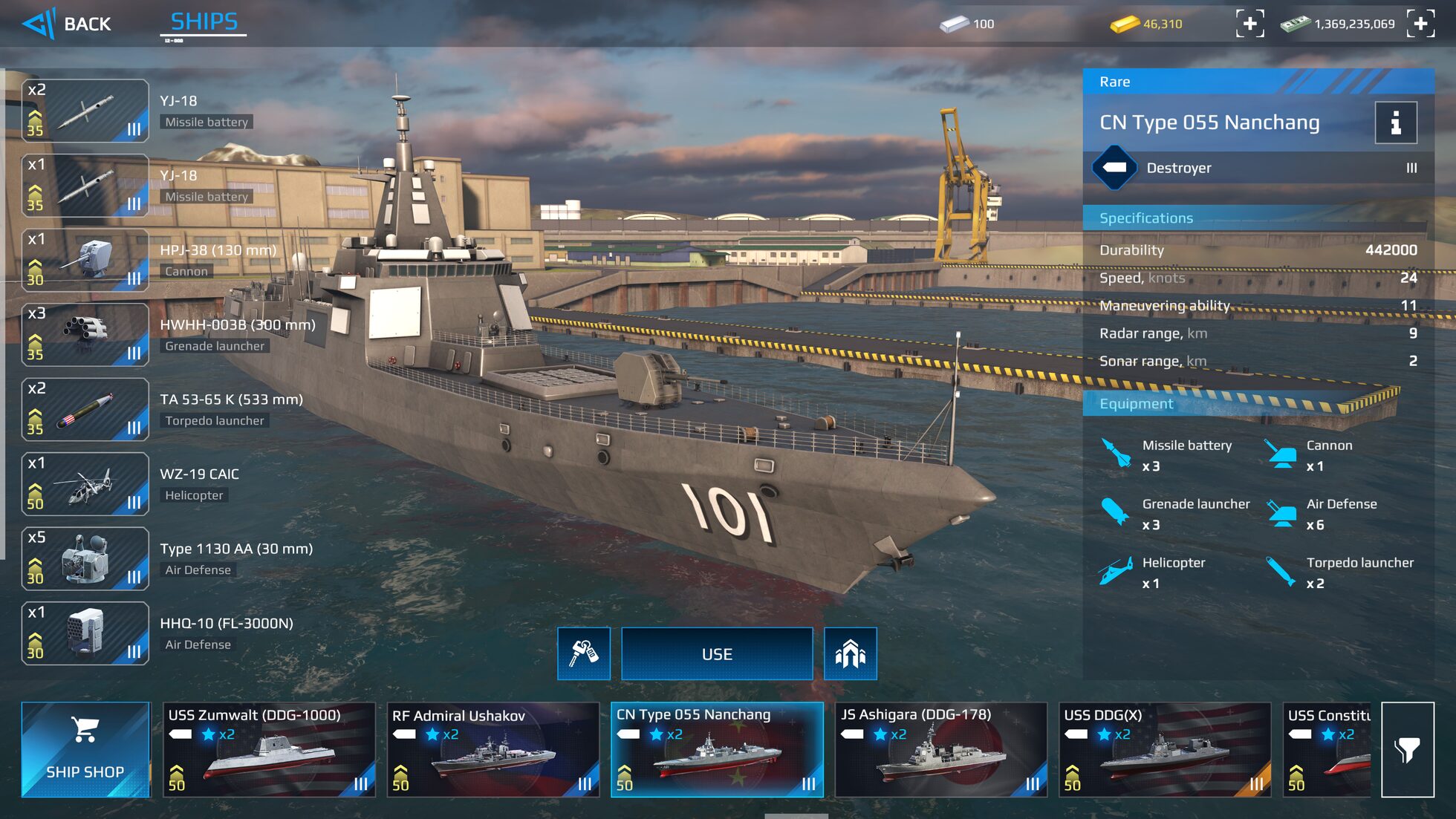Viewport: 1456px width, 819px height.
Task: Open the HPJ-38 cannon equipment slot
Action: 85,260
